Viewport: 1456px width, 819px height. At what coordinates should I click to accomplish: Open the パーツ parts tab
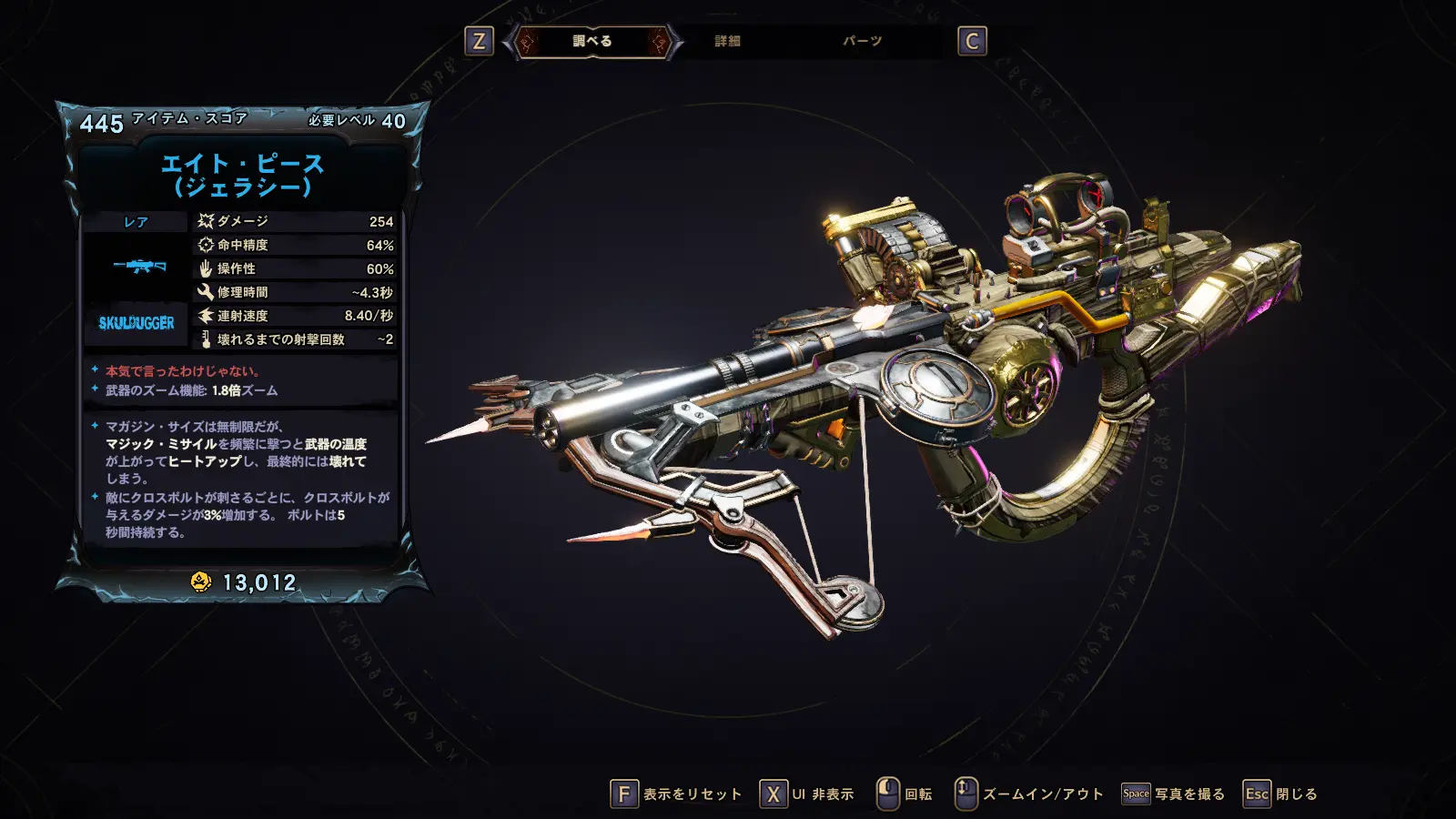pos(862,41)
